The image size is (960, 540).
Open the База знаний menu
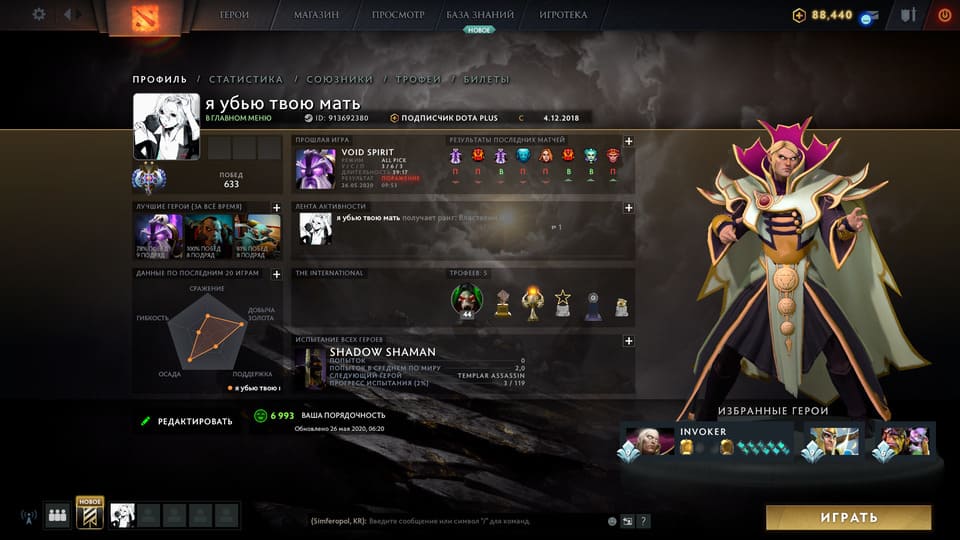(480, 15)
